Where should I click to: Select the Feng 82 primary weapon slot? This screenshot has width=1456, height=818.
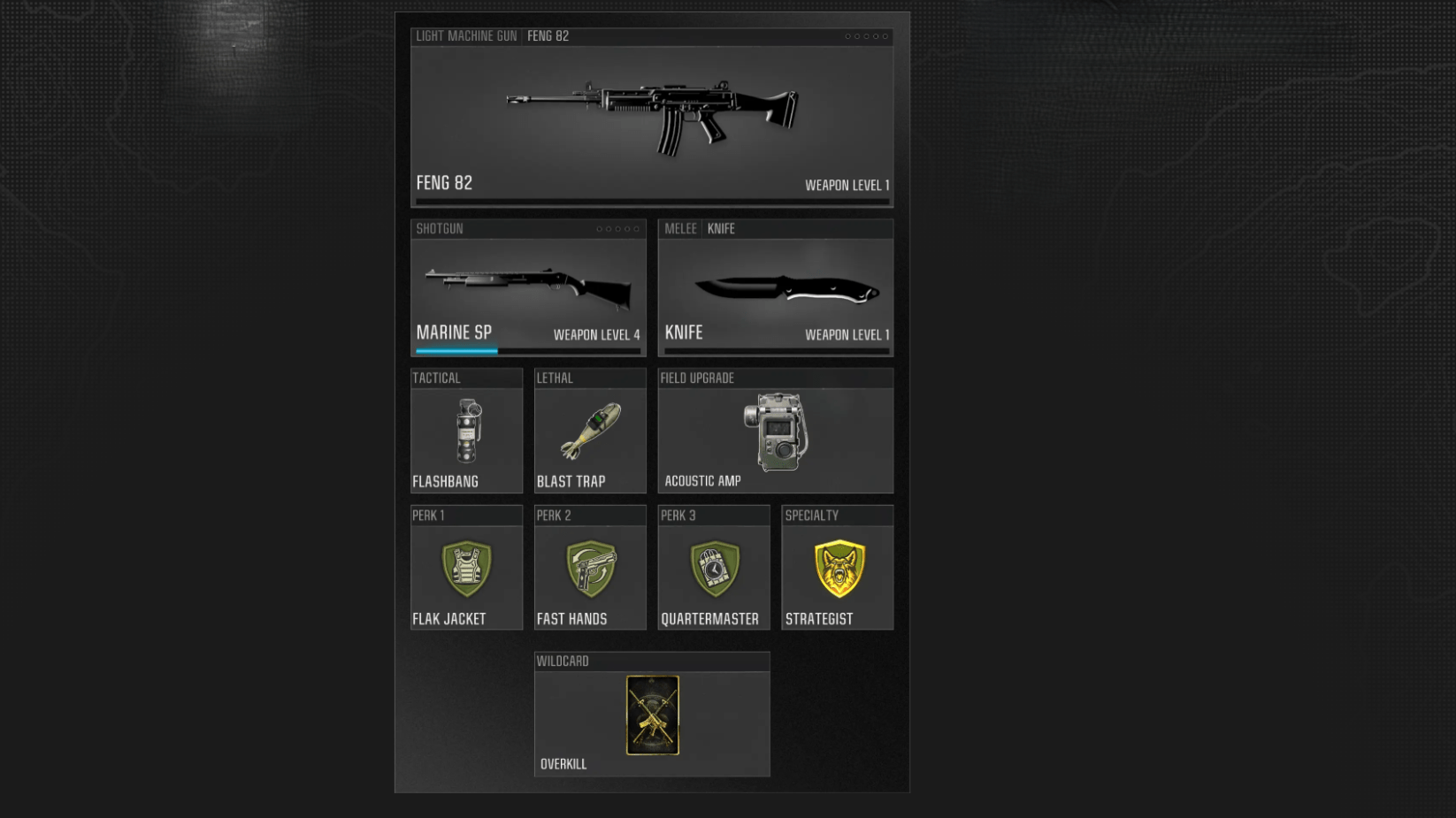coord(651,119)
